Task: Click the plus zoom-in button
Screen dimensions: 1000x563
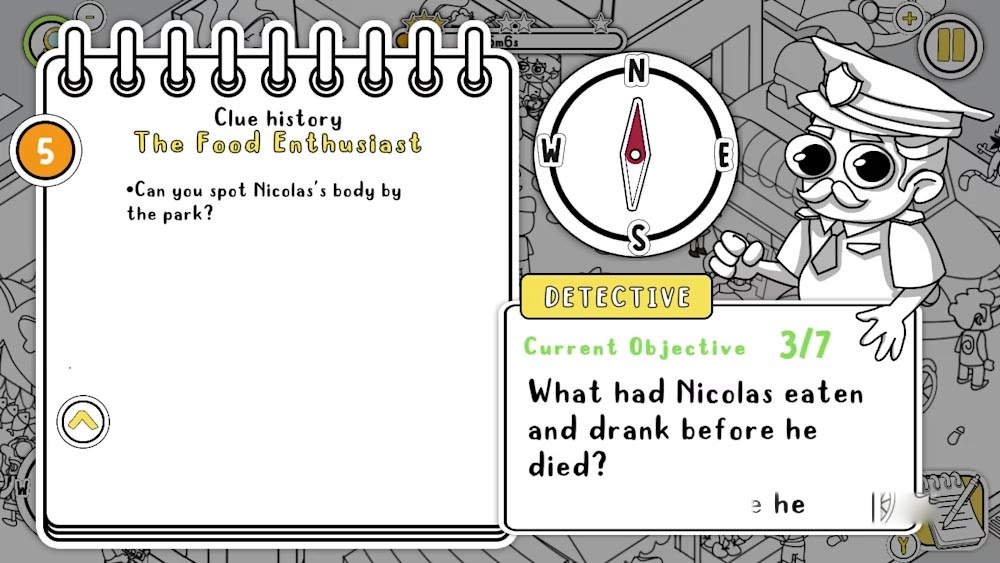Action: tap(909, 18)
